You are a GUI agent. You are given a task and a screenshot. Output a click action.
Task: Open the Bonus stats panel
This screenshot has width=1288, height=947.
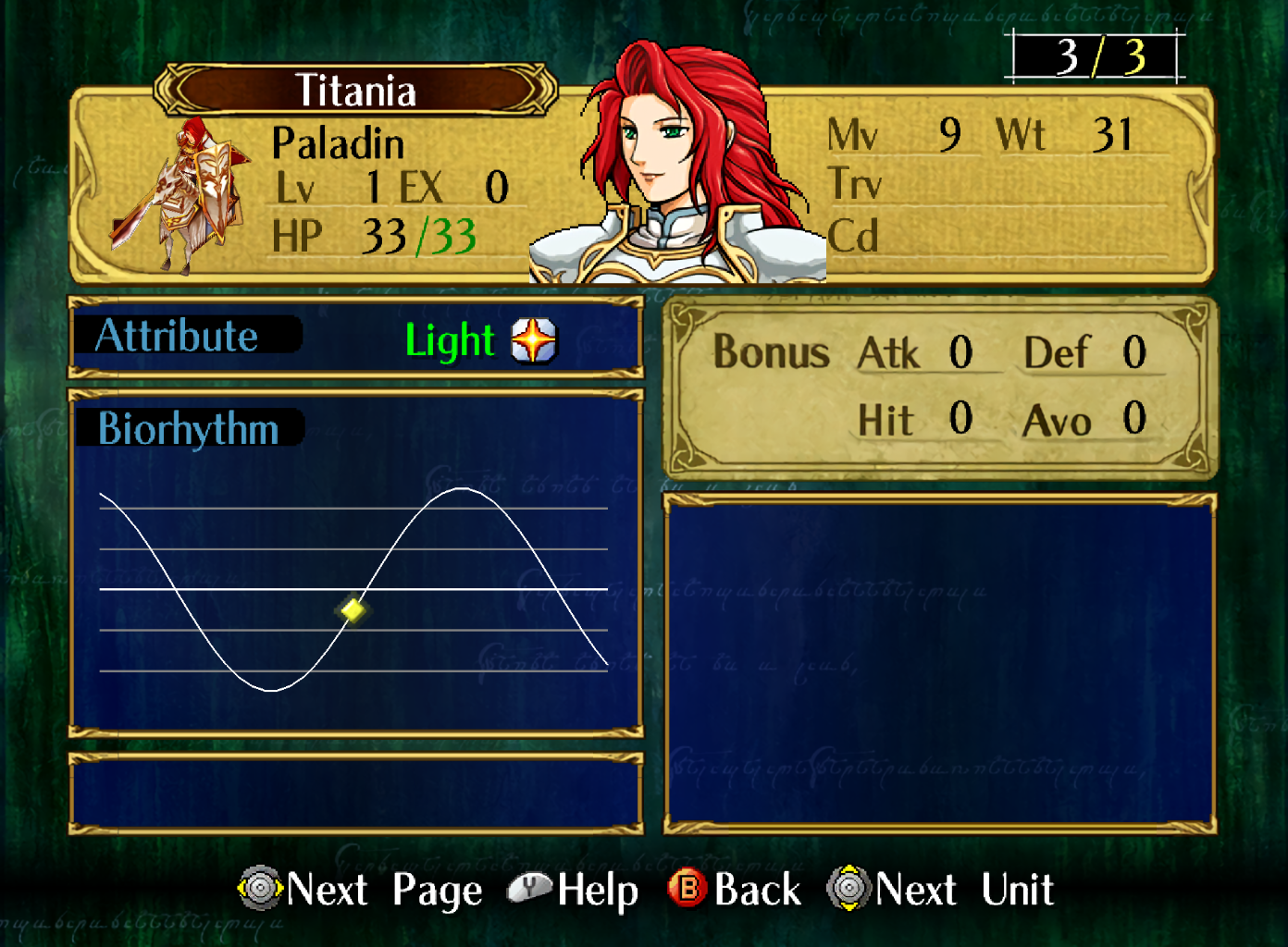coord(939,387)
